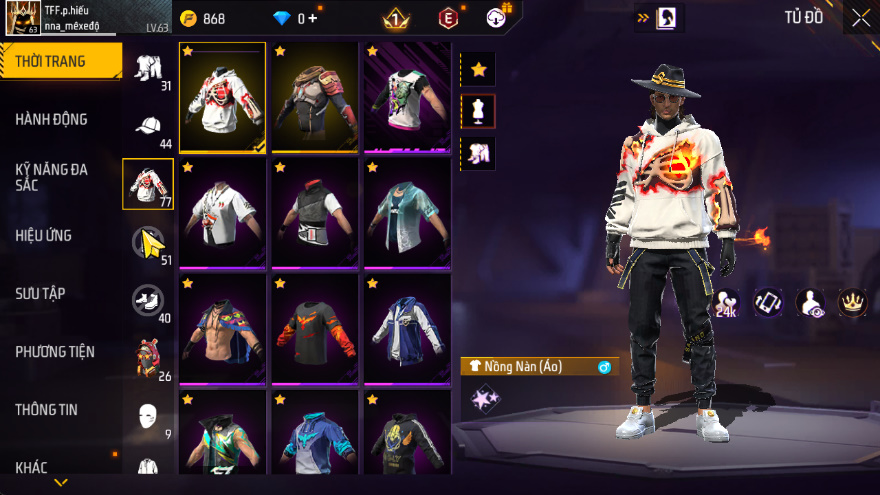Go to the Sưu Tập section
This screenshot has width=880, height=495.
[x=40, y=293]
